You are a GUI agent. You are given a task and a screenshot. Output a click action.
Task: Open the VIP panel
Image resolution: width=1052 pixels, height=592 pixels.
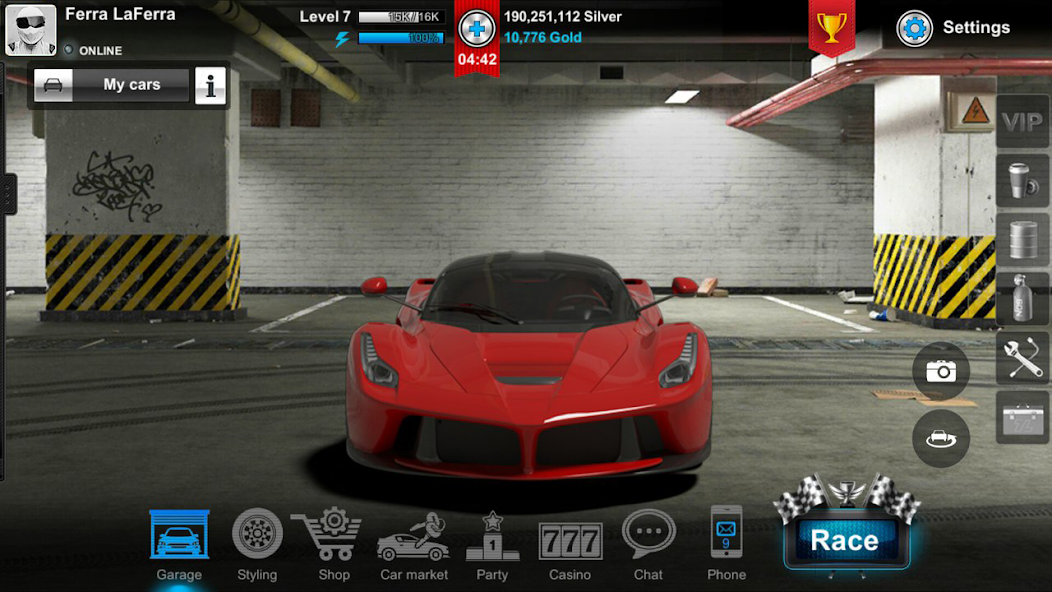pyautogui.click(x=1022, y=123)
